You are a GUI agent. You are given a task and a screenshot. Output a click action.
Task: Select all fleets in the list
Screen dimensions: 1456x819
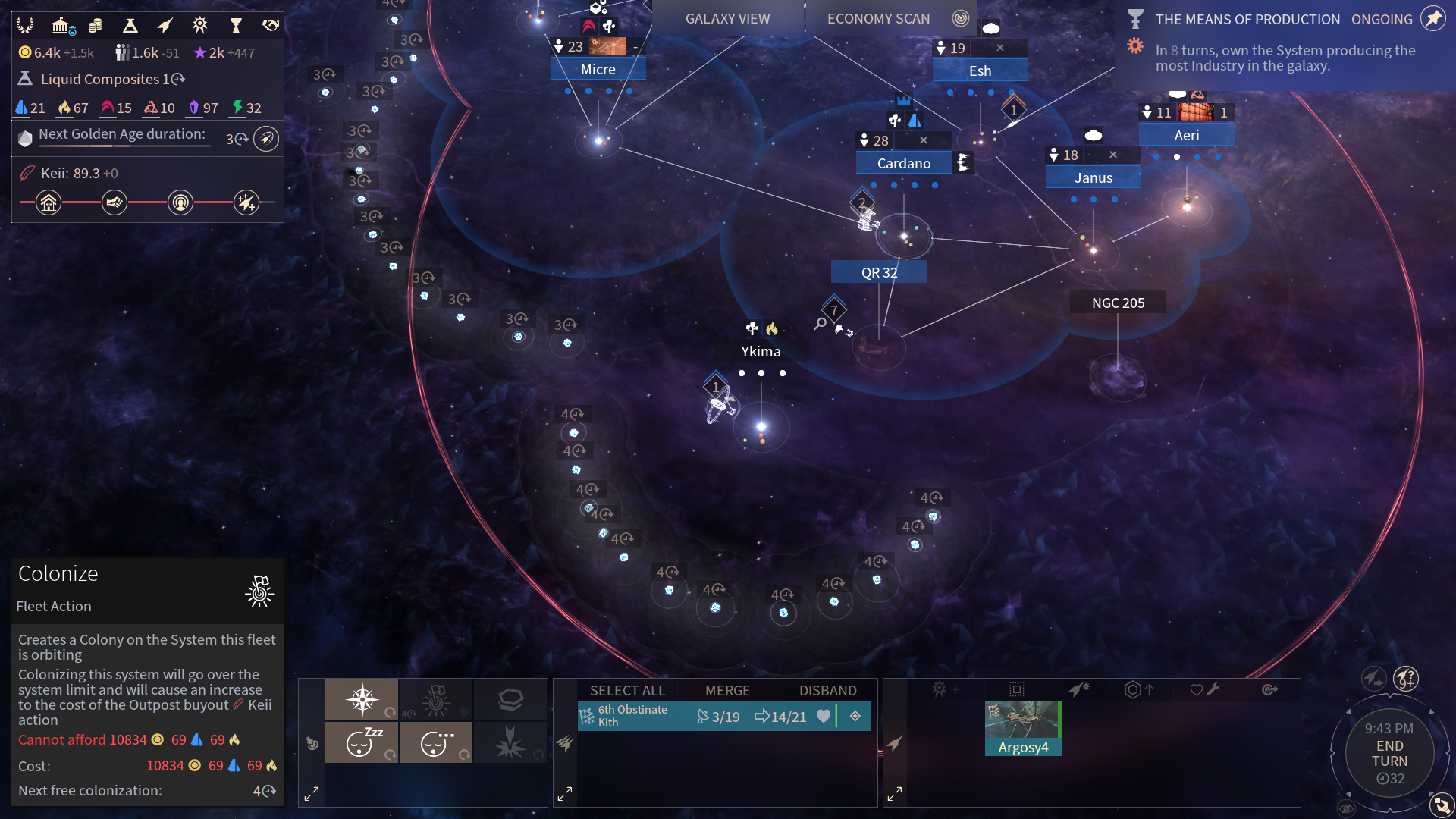click(x=627, y=690)
